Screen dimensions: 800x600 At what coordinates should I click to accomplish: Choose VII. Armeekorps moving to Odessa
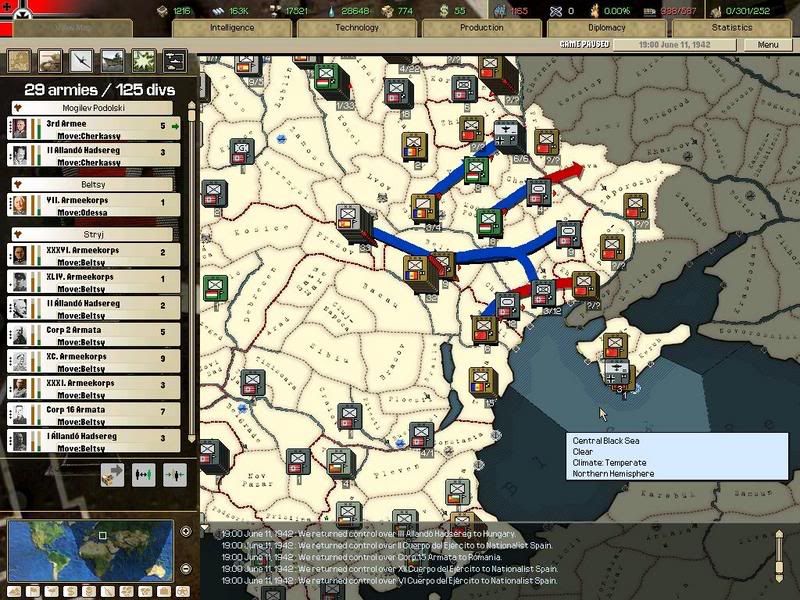pos(95,204)
